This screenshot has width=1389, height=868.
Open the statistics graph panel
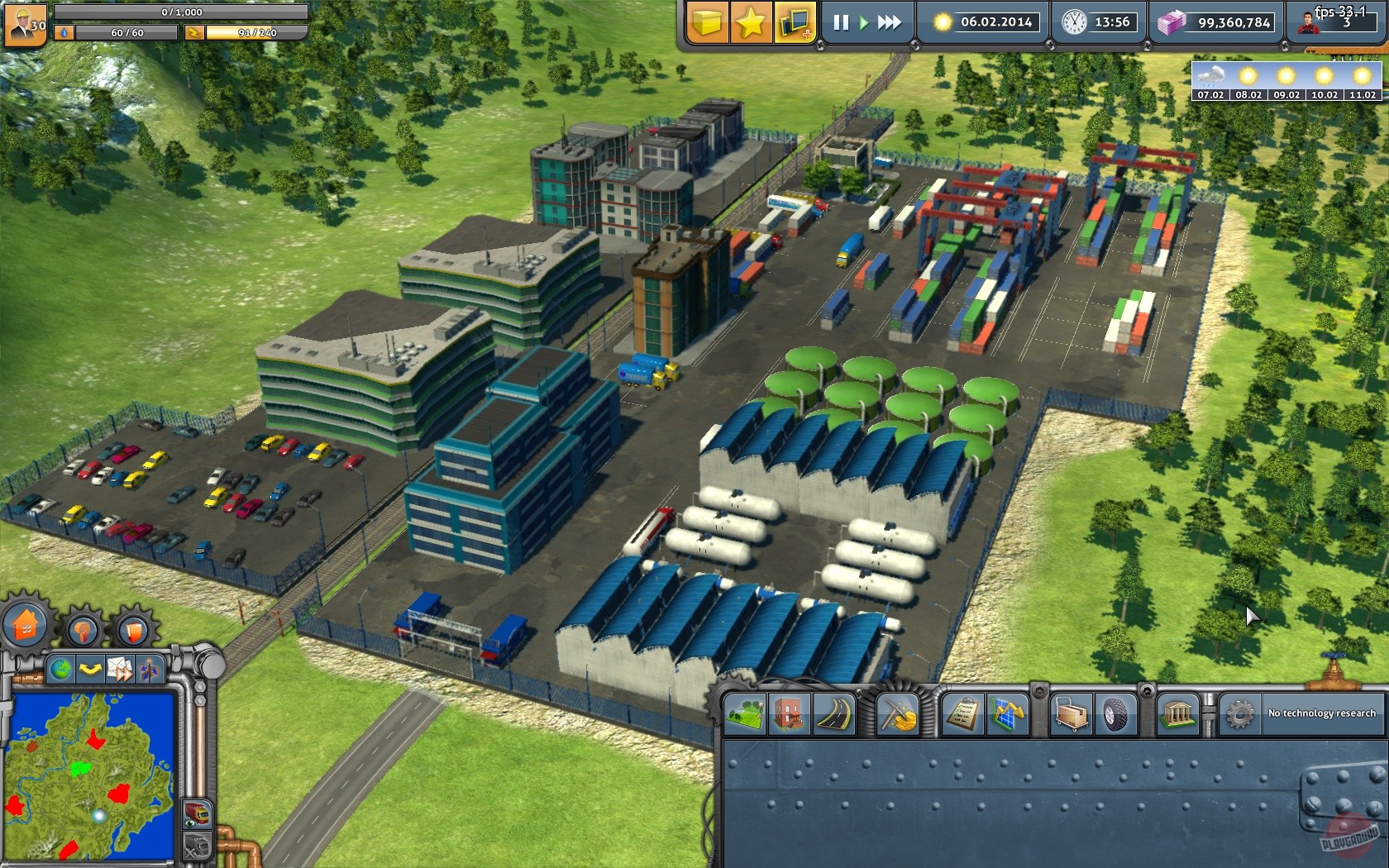[1005, 715]
